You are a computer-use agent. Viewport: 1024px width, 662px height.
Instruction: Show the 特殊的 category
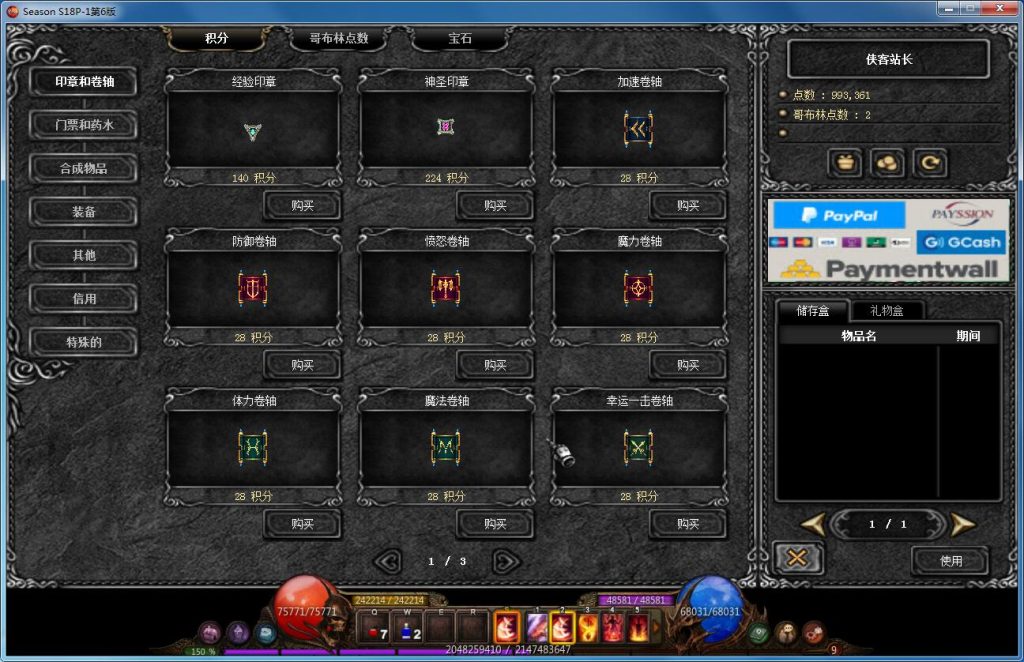click(x=83, y=342)
